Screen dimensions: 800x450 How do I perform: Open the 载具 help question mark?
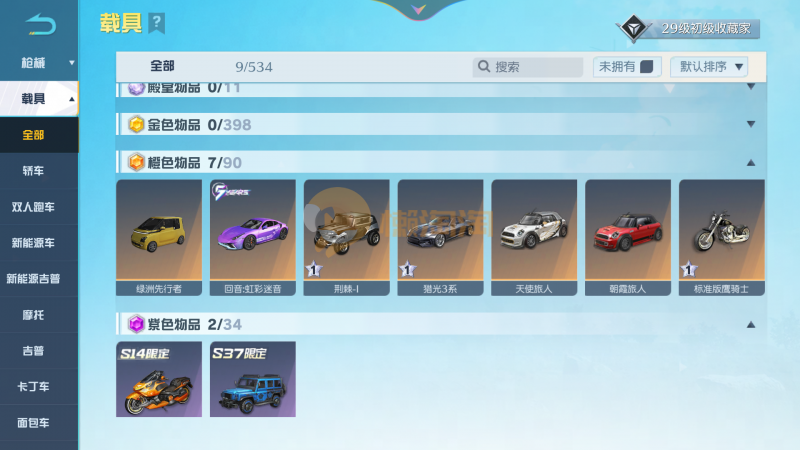[156, 23]
